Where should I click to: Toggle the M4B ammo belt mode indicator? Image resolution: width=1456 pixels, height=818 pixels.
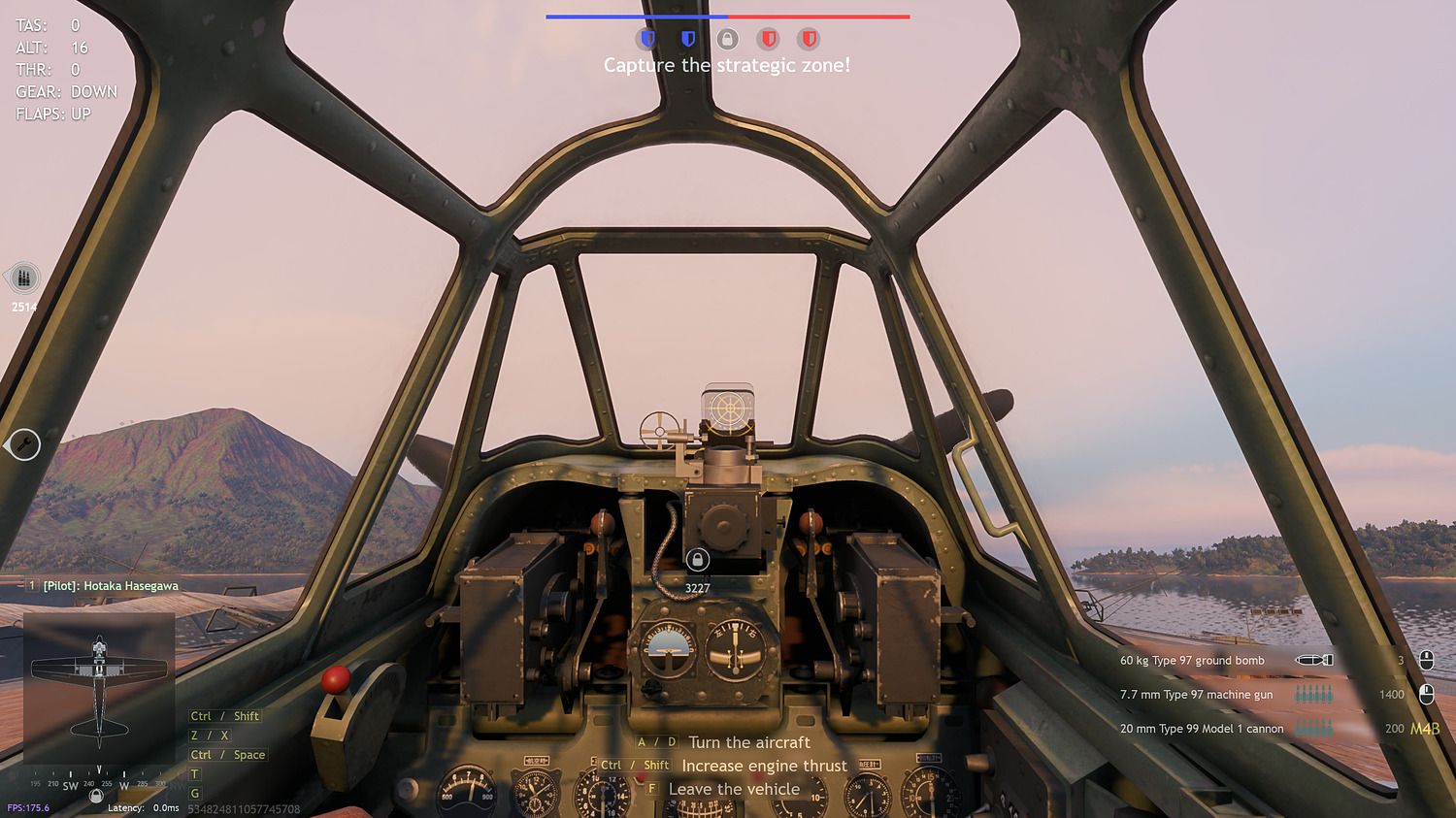point(1427,728)
